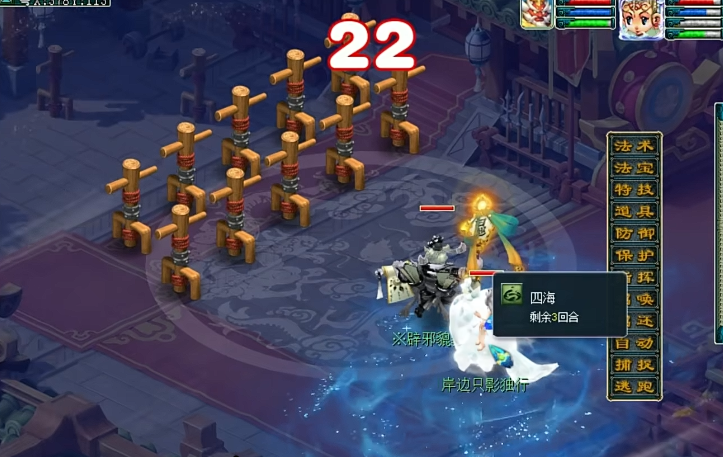723x457 pixels.
Task: Open the 道具 items menu
Action: point(634,212)
